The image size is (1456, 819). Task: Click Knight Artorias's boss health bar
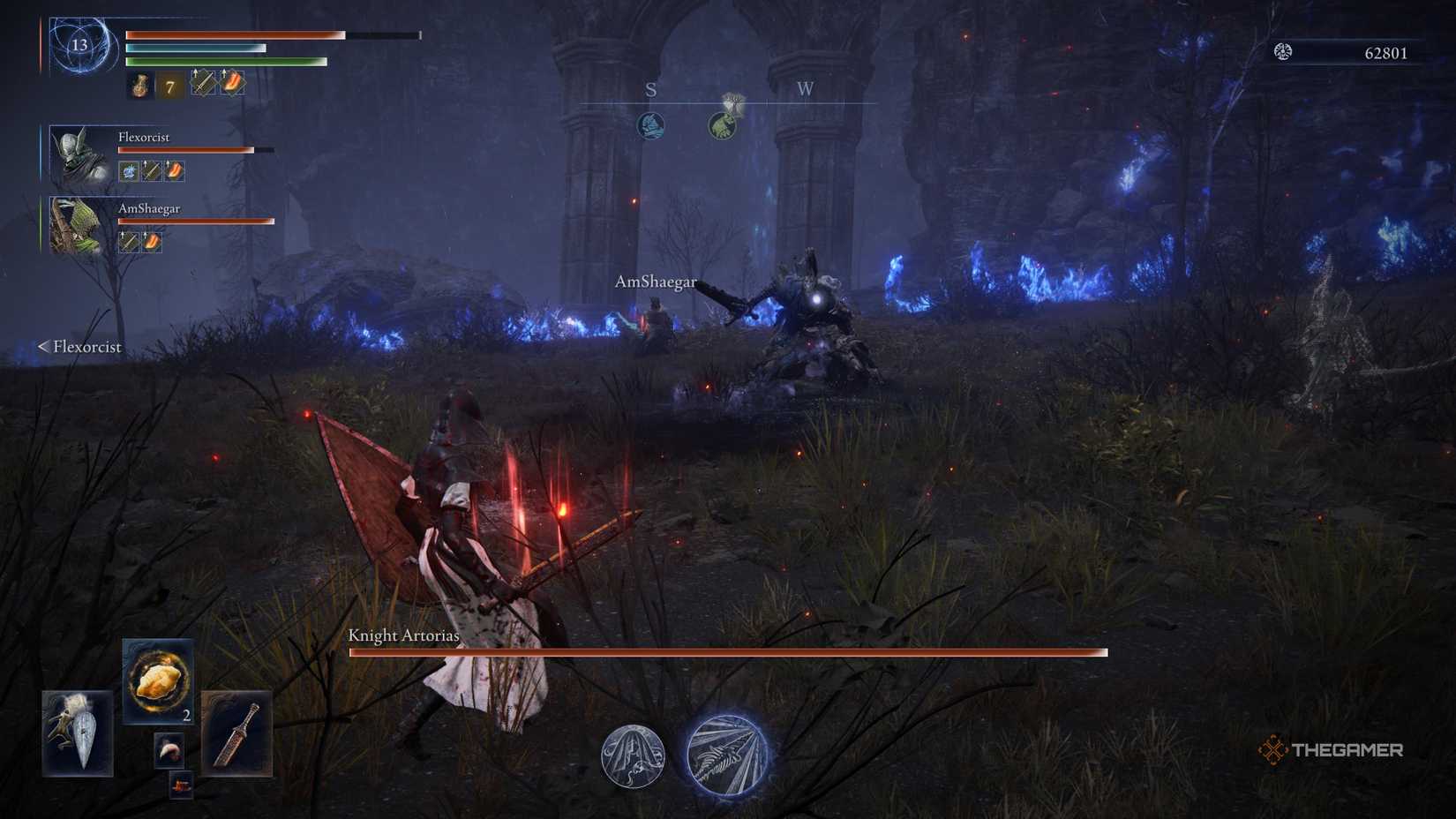click(730, 652)
